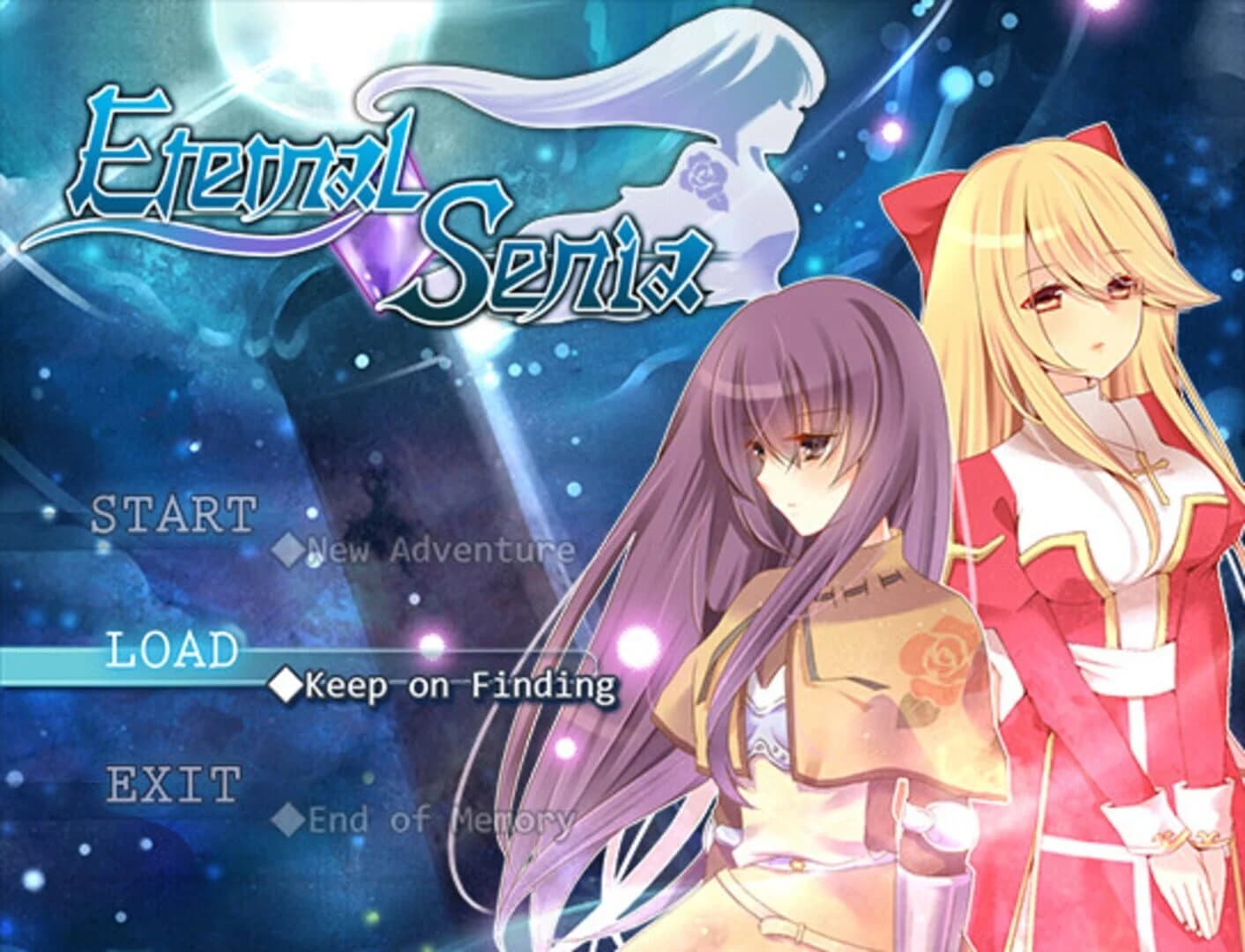Select the diamond icon beside End of Memory
1245x952 pixels.
pyautogui.click(x=288, y=821)
